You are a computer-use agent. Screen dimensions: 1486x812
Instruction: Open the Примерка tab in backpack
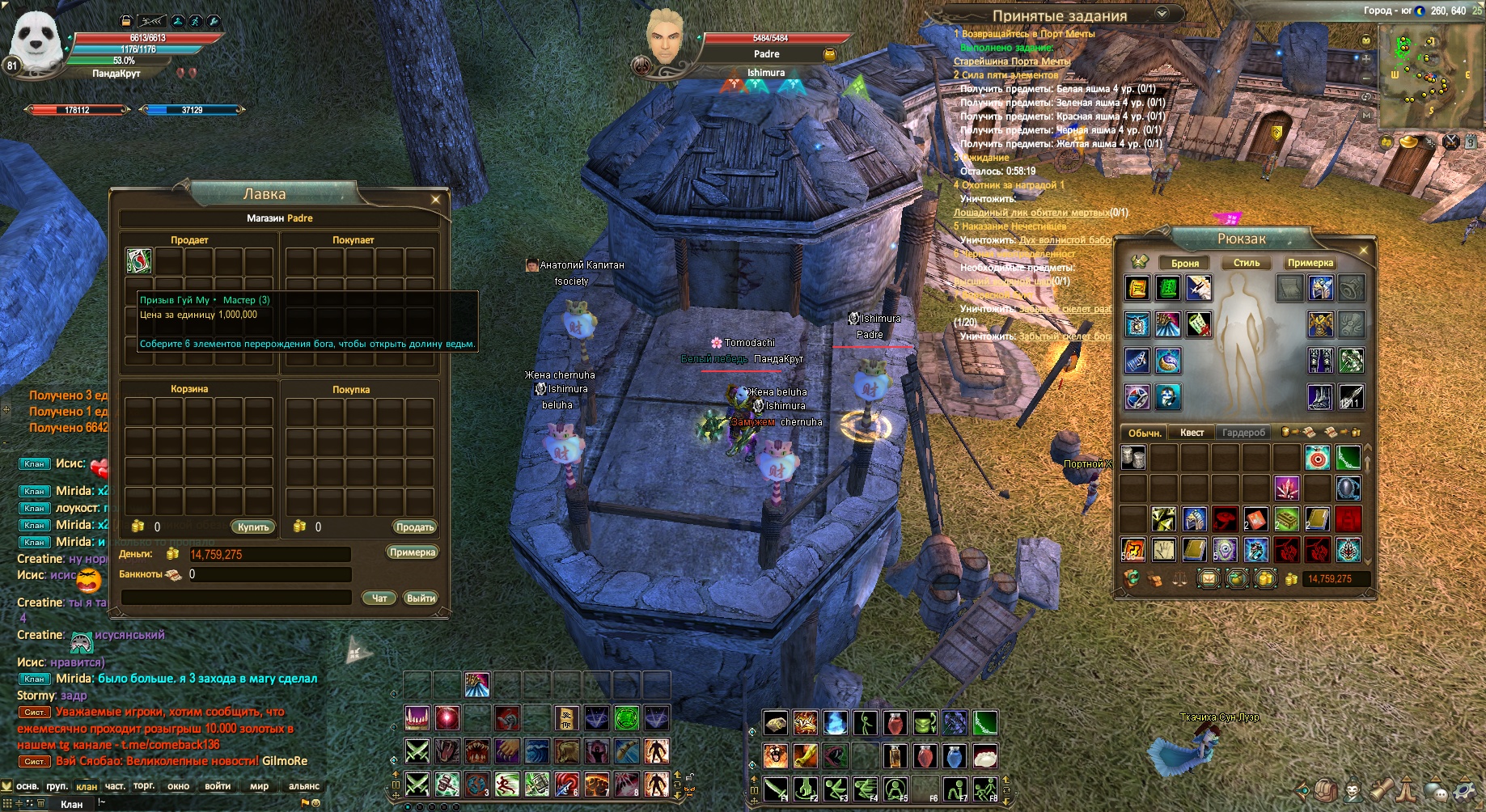tap(1310, 263)
